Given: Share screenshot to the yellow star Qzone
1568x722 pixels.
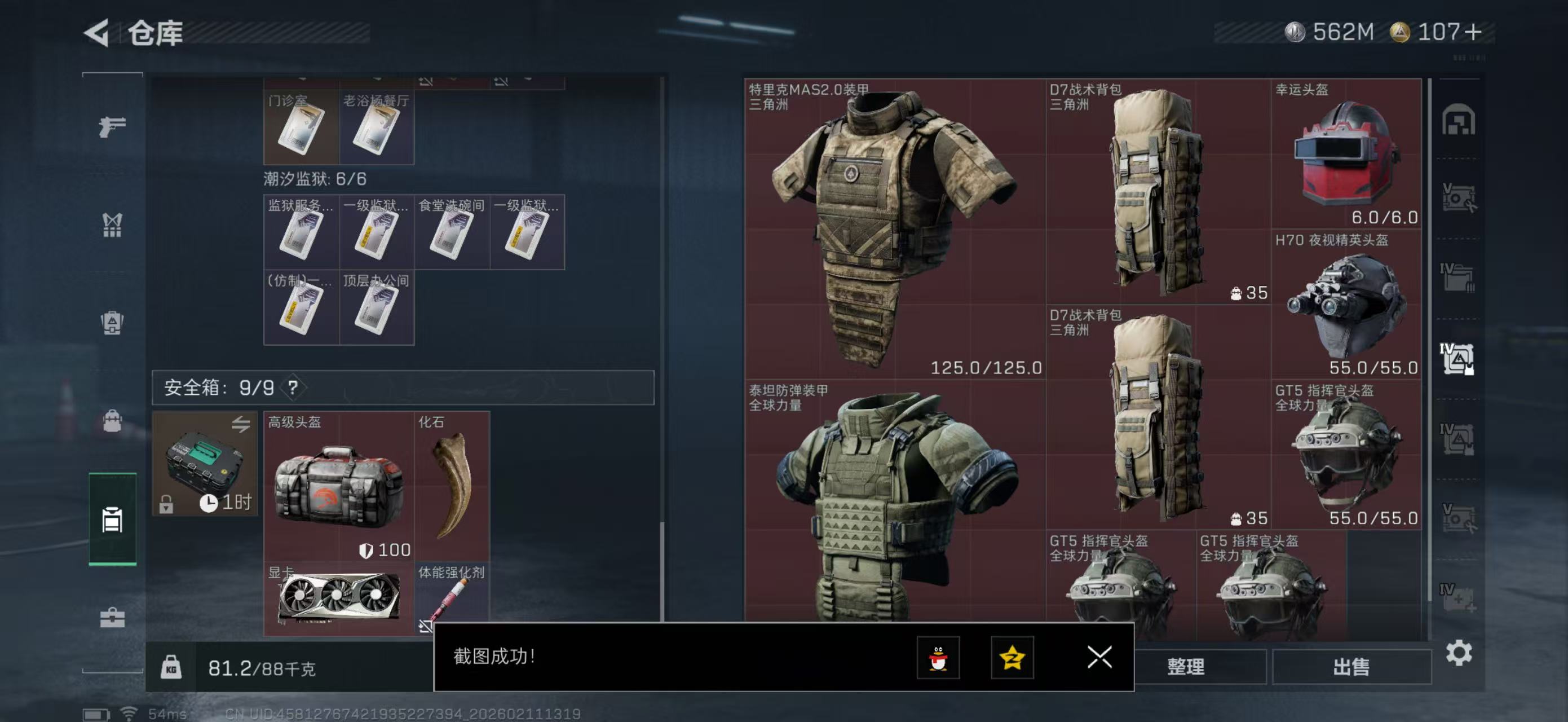Looking at the screenshot, I should [x=1012, y=658].
